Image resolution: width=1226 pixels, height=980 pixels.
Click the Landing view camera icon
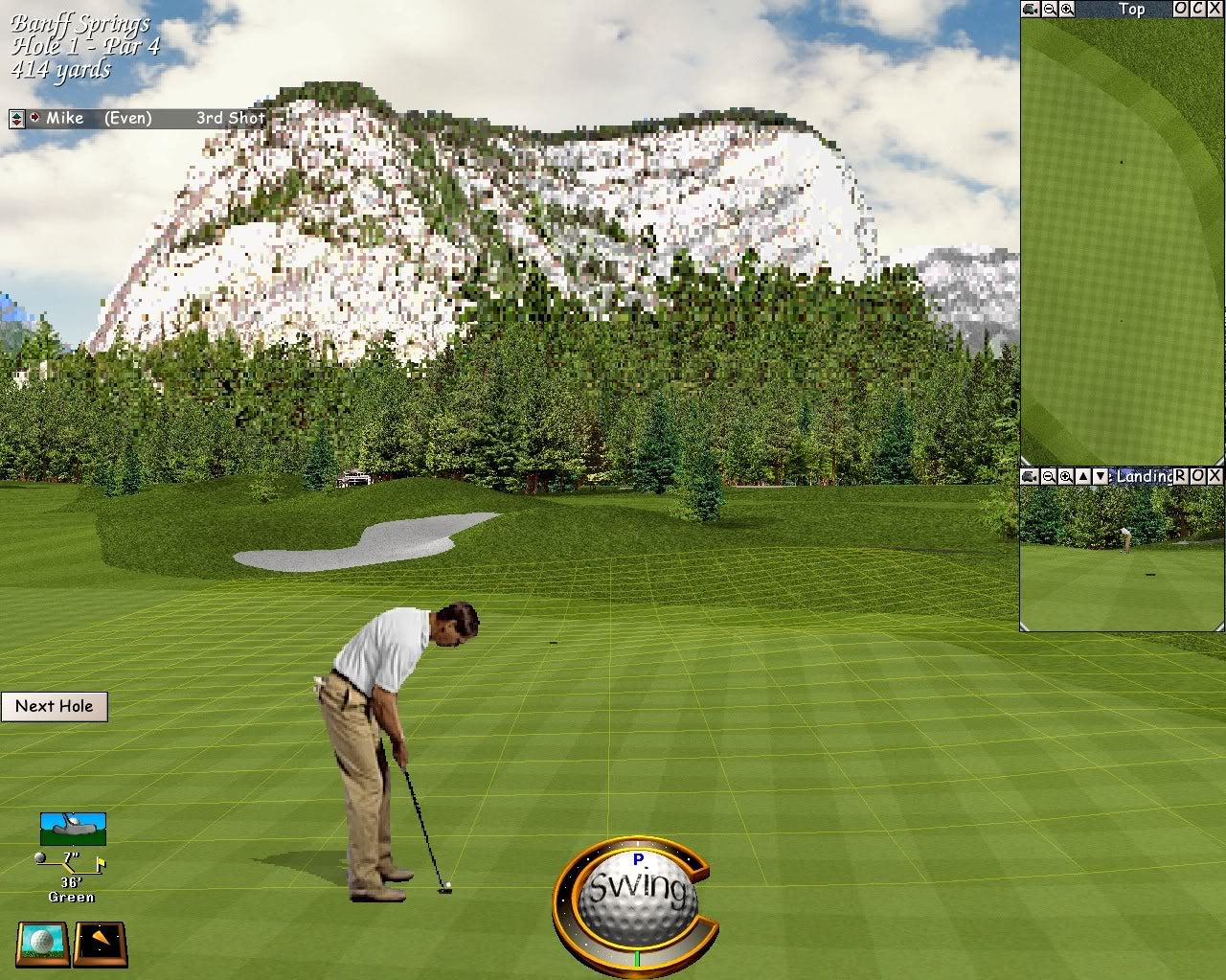pos(1031,476)
